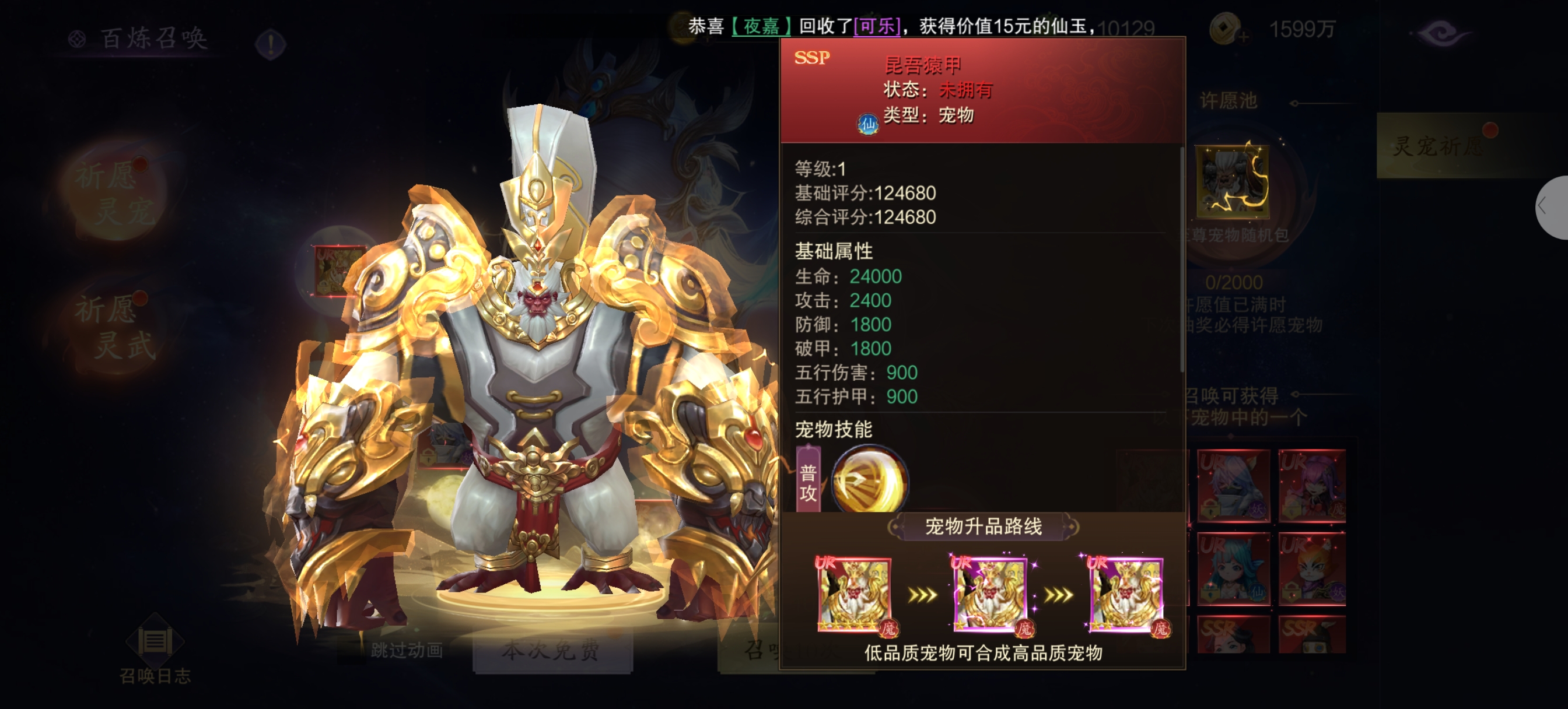Open the 祈愿灵宠 pet wish orb

click(x=115, y=194)
